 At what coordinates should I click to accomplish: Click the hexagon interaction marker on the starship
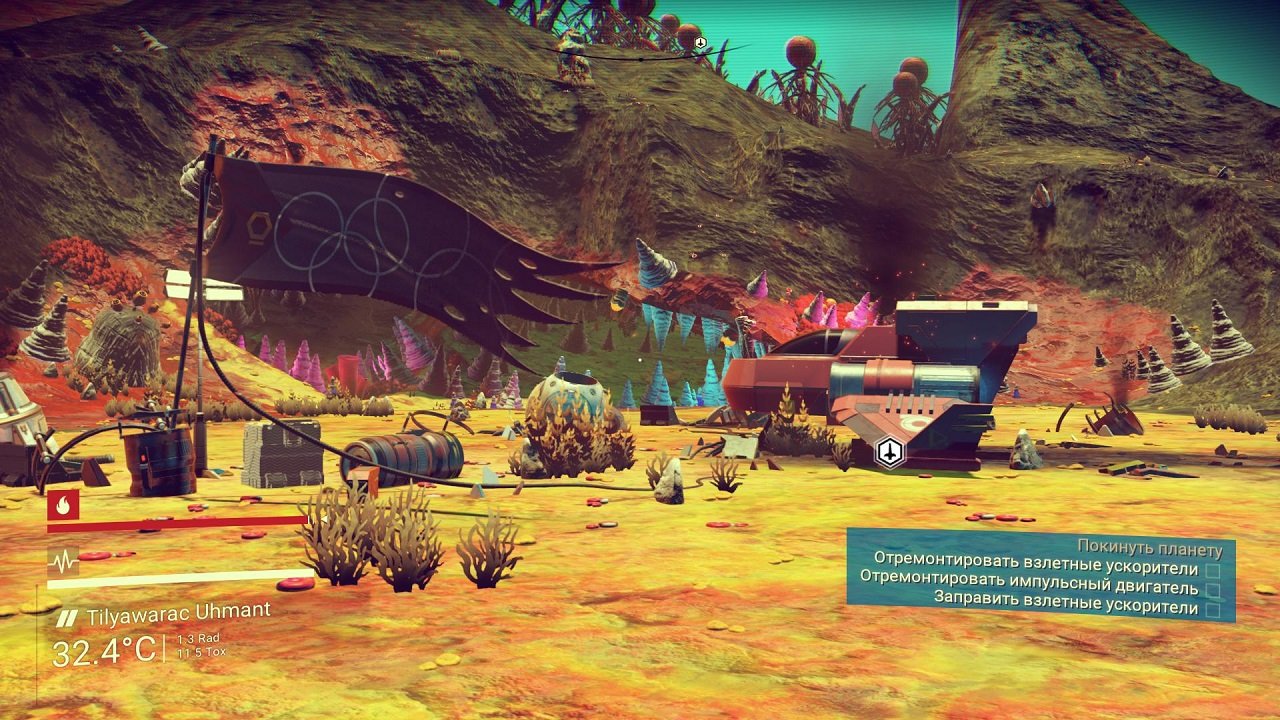887,450
